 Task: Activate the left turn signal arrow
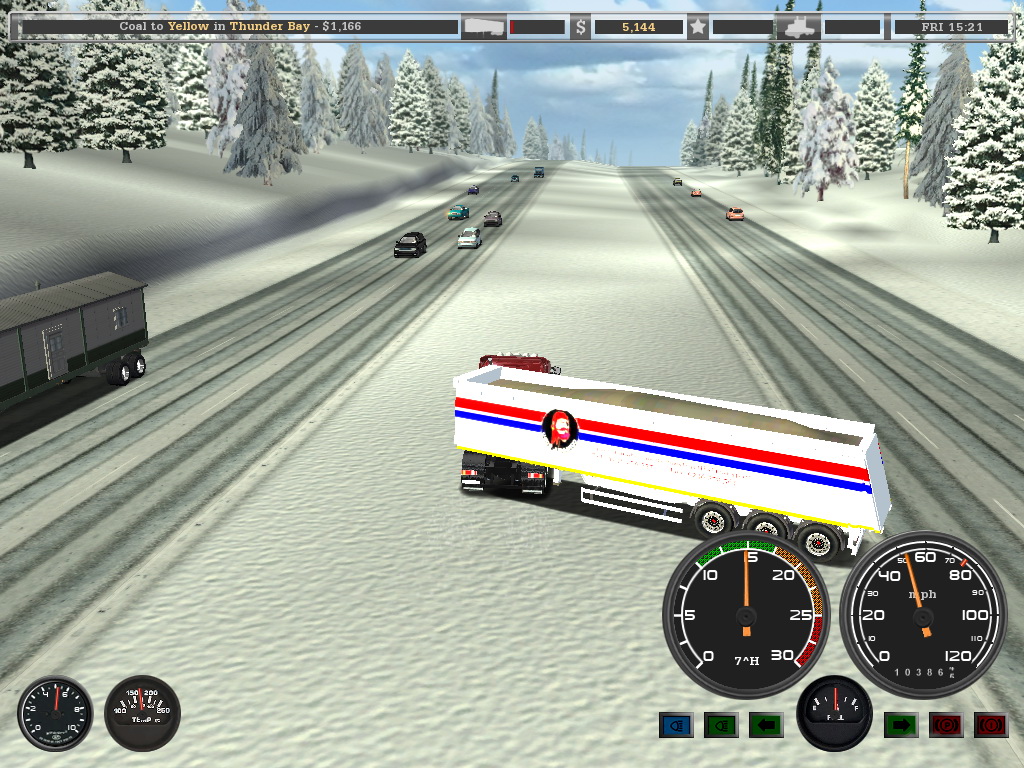click(766, 725)
